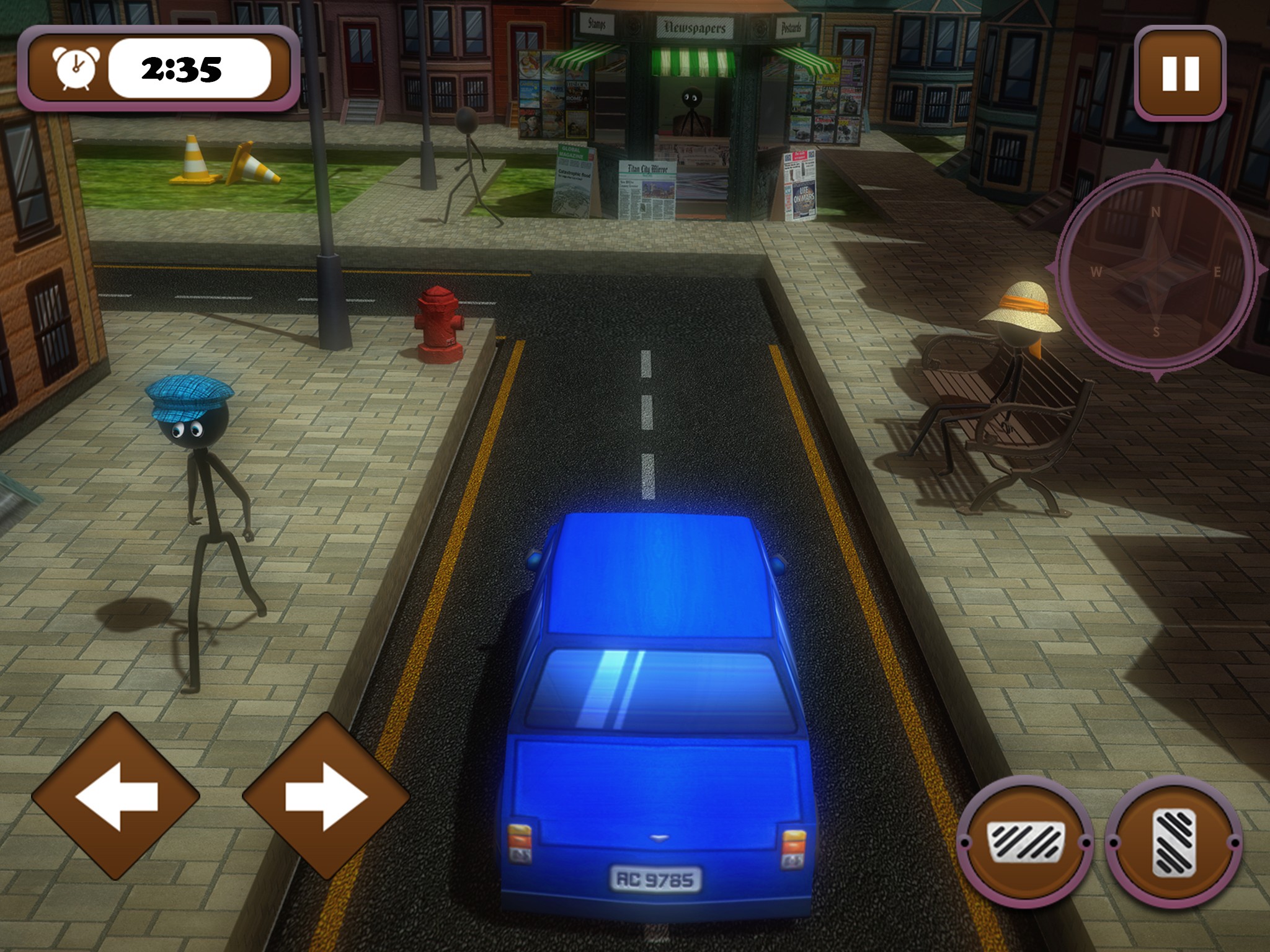Viewport: 1270px width, 952px height.
Task: Click the compass dial
Action: coord(1156,271)
